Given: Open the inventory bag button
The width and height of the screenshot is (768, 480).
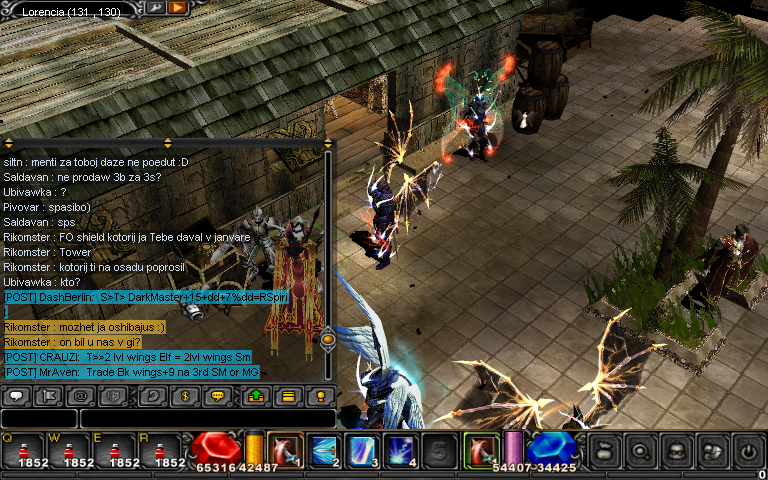Looking at the screenshot, I should pos(604,451).
